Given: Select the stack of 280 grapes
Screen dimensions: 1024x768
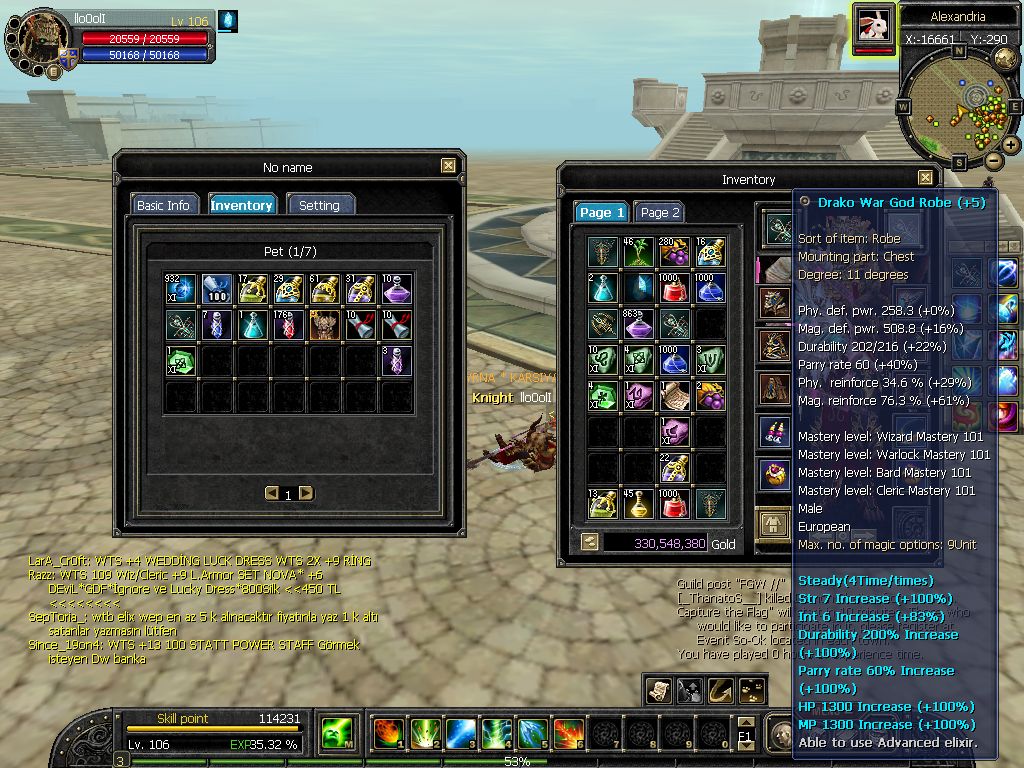Looking at the screenshot, I should pos(674,252).
